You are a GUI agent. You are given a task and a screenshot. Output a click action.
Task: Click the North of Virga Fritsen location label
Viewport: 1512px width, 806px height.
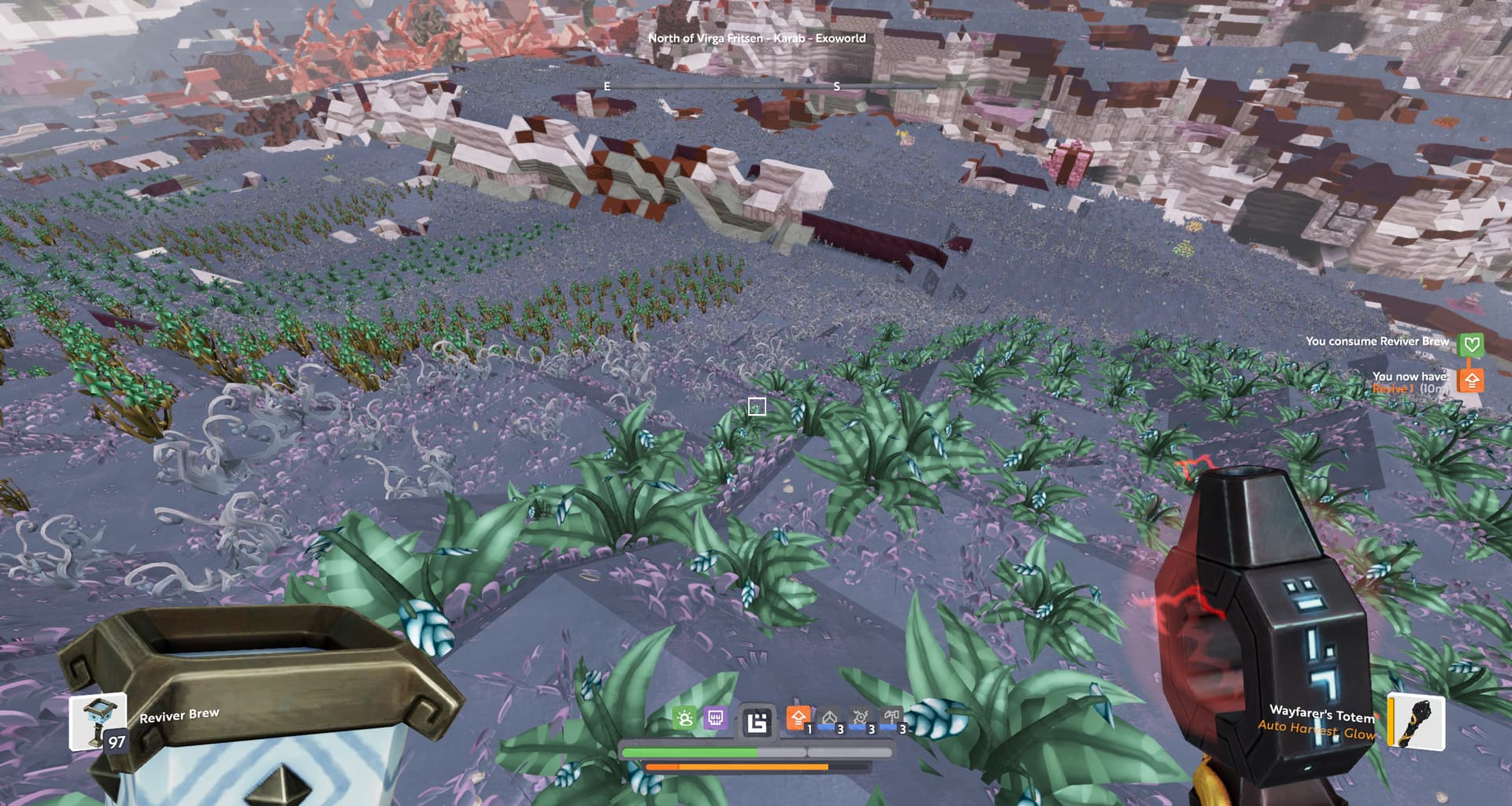[756, 38]
